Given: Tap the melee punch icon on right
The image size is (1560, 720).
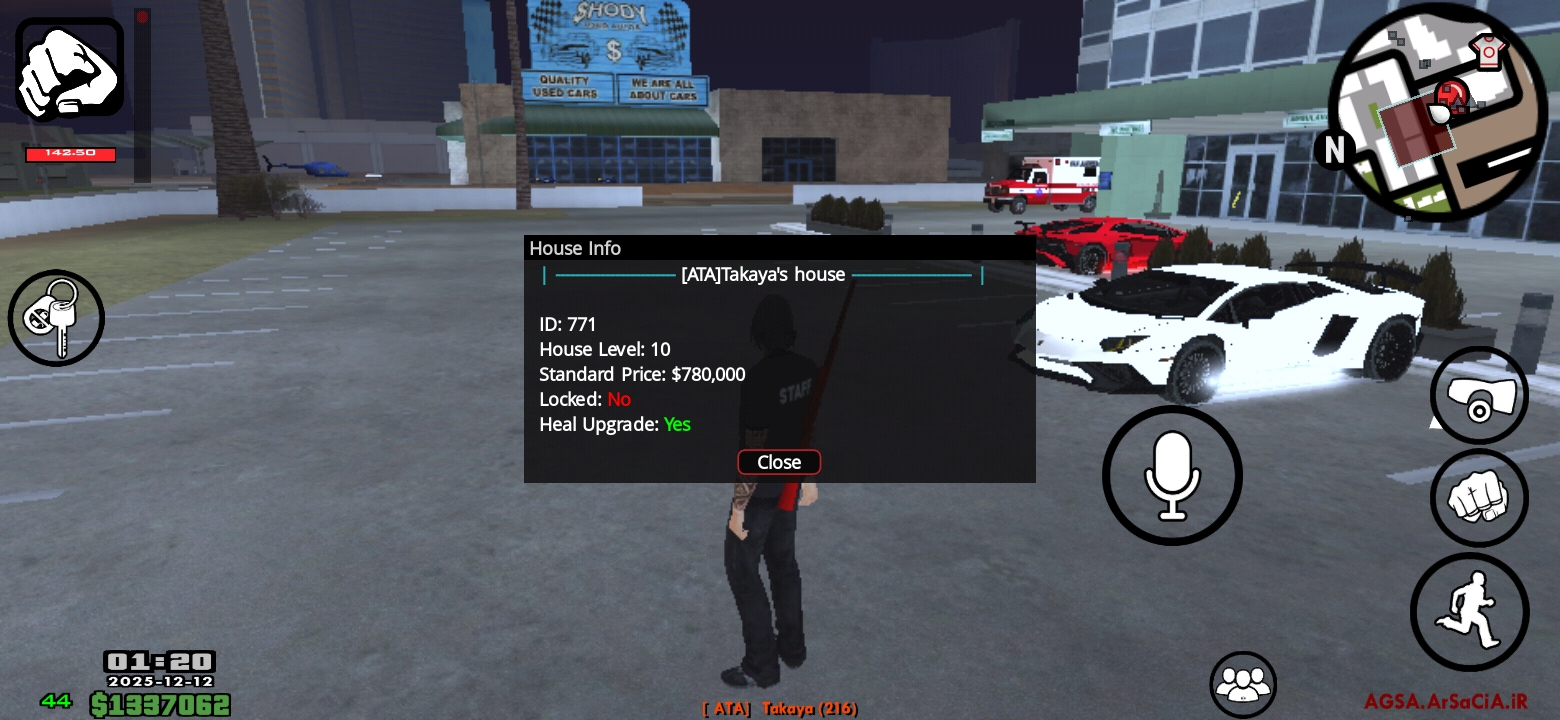Looking at the screenshot, I should (x=1479, y=497).
